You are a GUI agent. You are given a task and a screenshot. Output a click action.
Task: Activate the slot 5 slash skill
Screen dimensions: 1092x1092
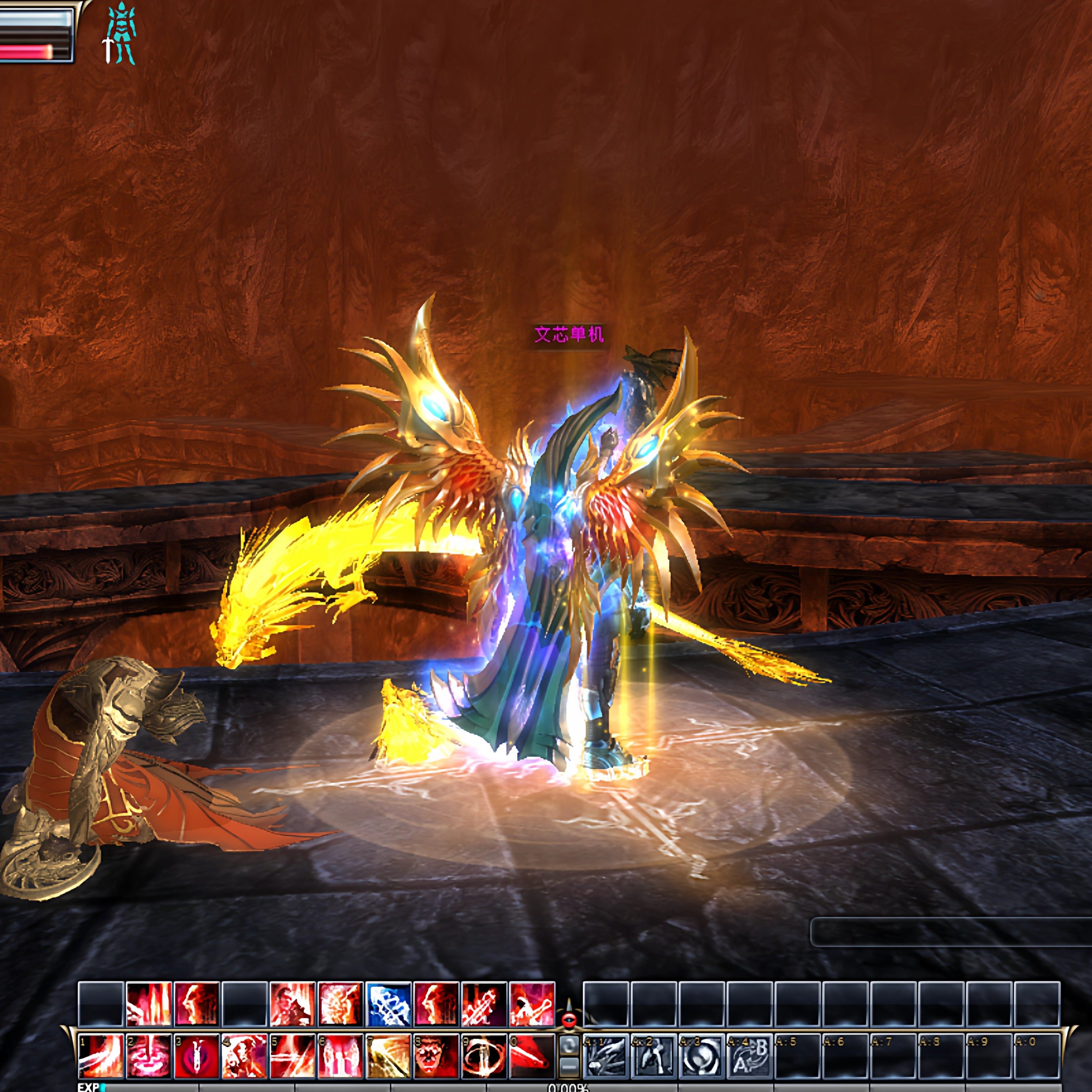(x=292, y=1055)
